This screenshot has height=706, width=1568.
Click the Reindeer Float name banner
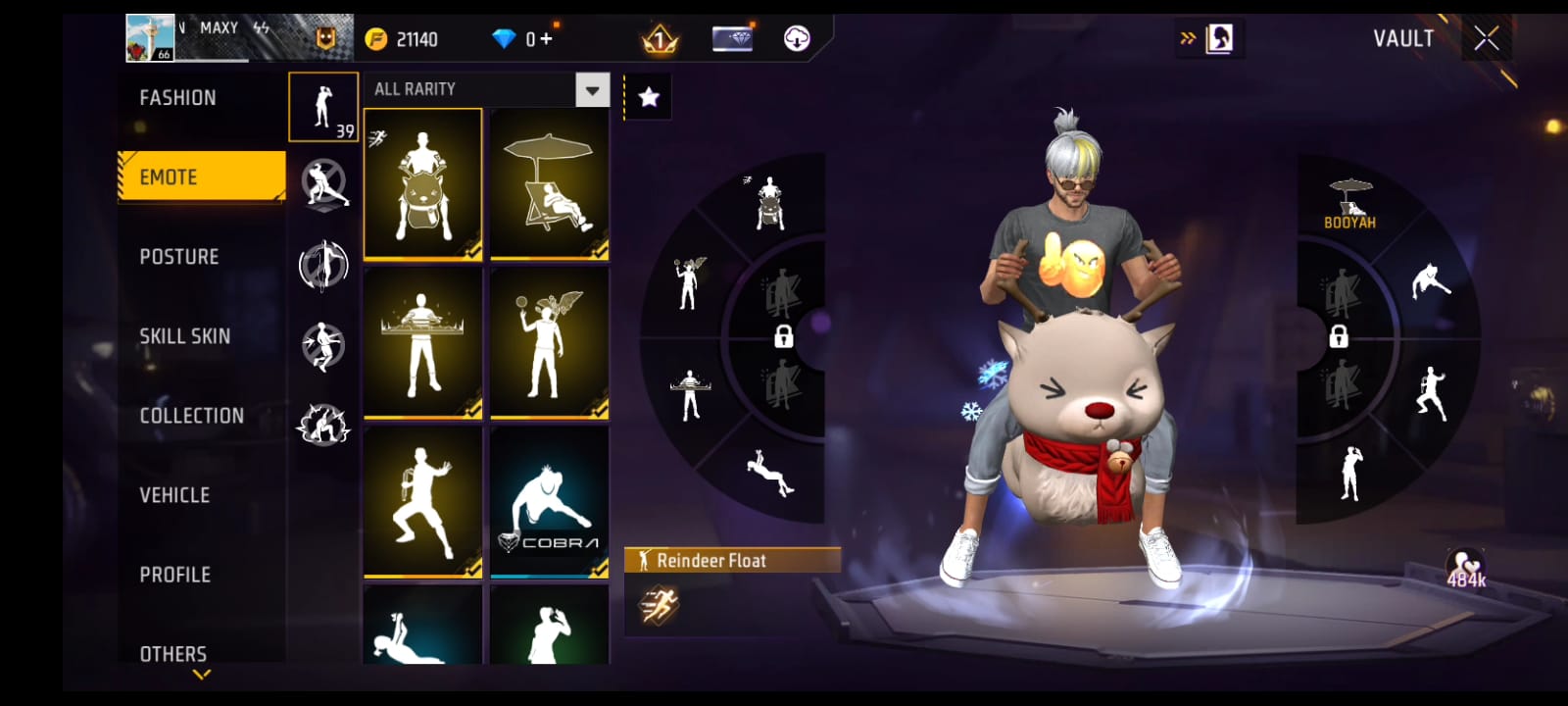pos(733,561)
